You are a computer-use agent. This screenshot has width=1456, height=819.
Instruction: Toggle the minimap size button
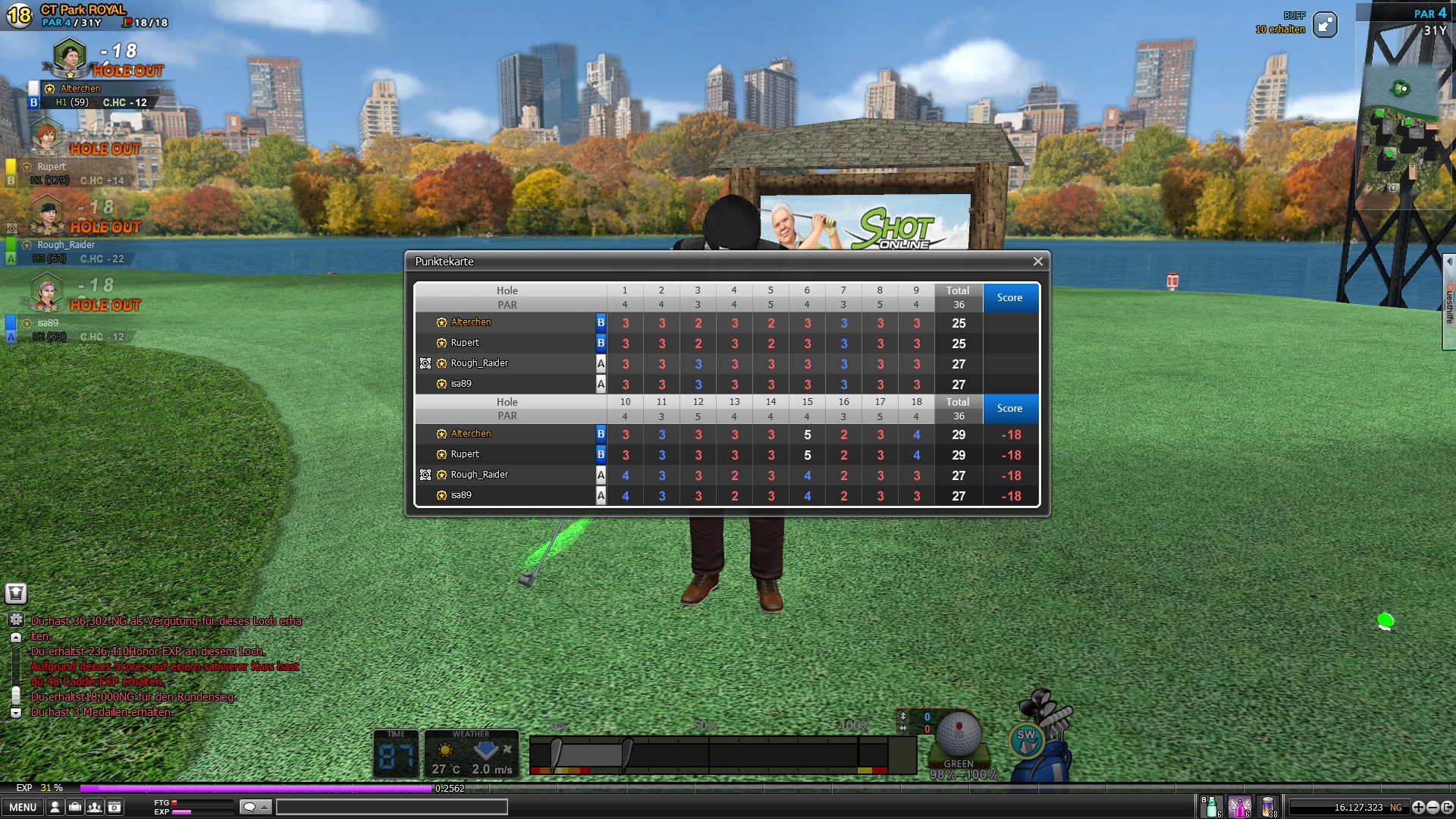point(1325,25)
